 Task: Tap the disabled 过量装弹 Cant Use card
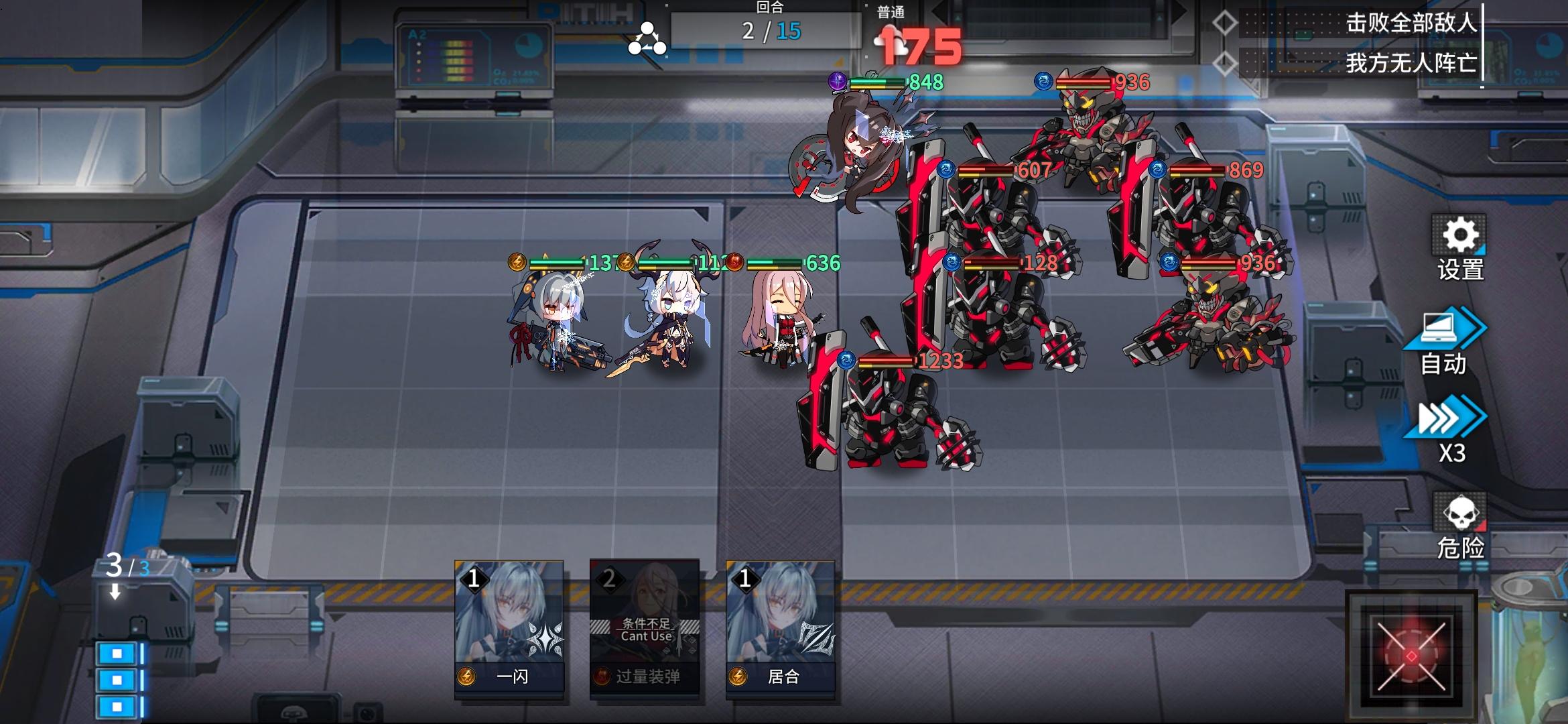645,623
